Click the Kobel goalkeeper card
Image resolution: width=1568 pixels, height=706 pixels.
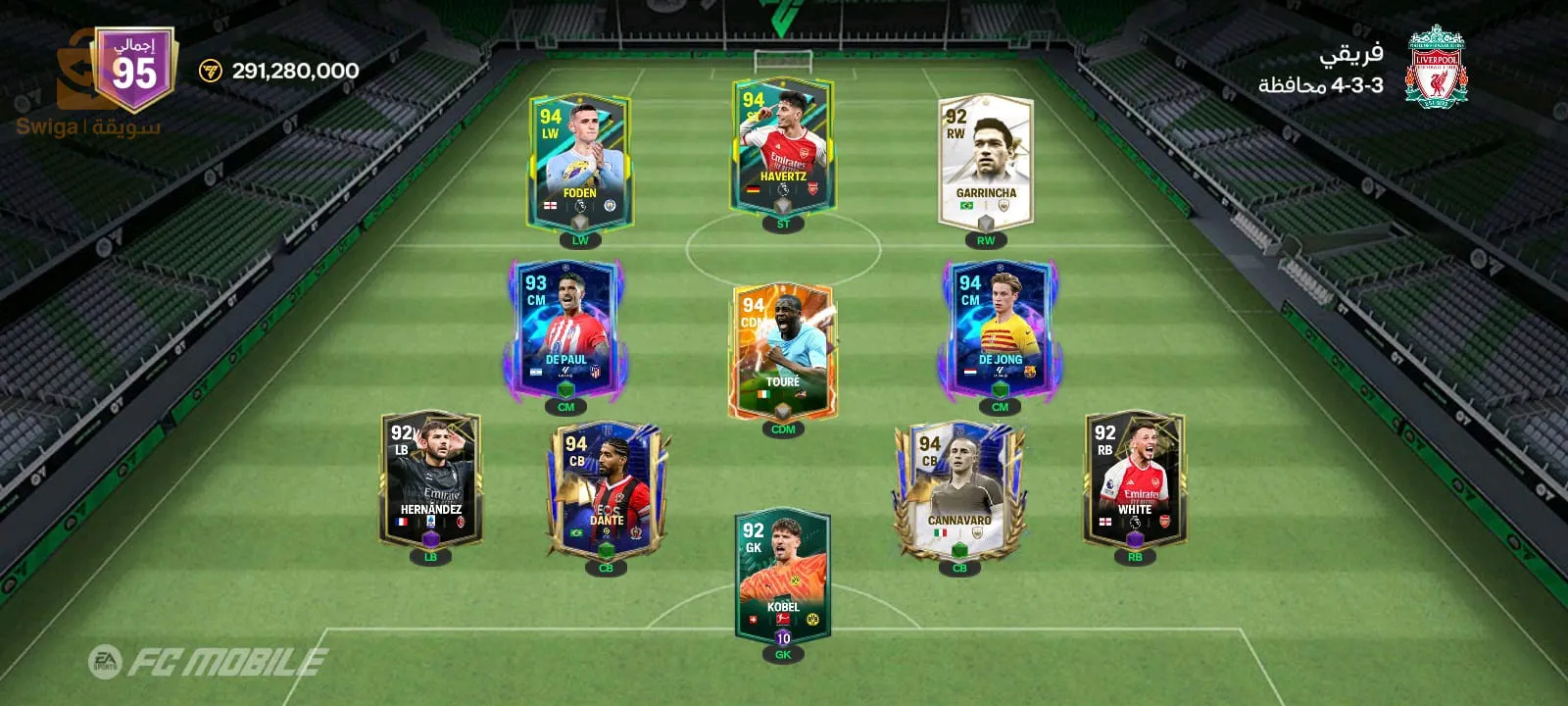point(782,577)
